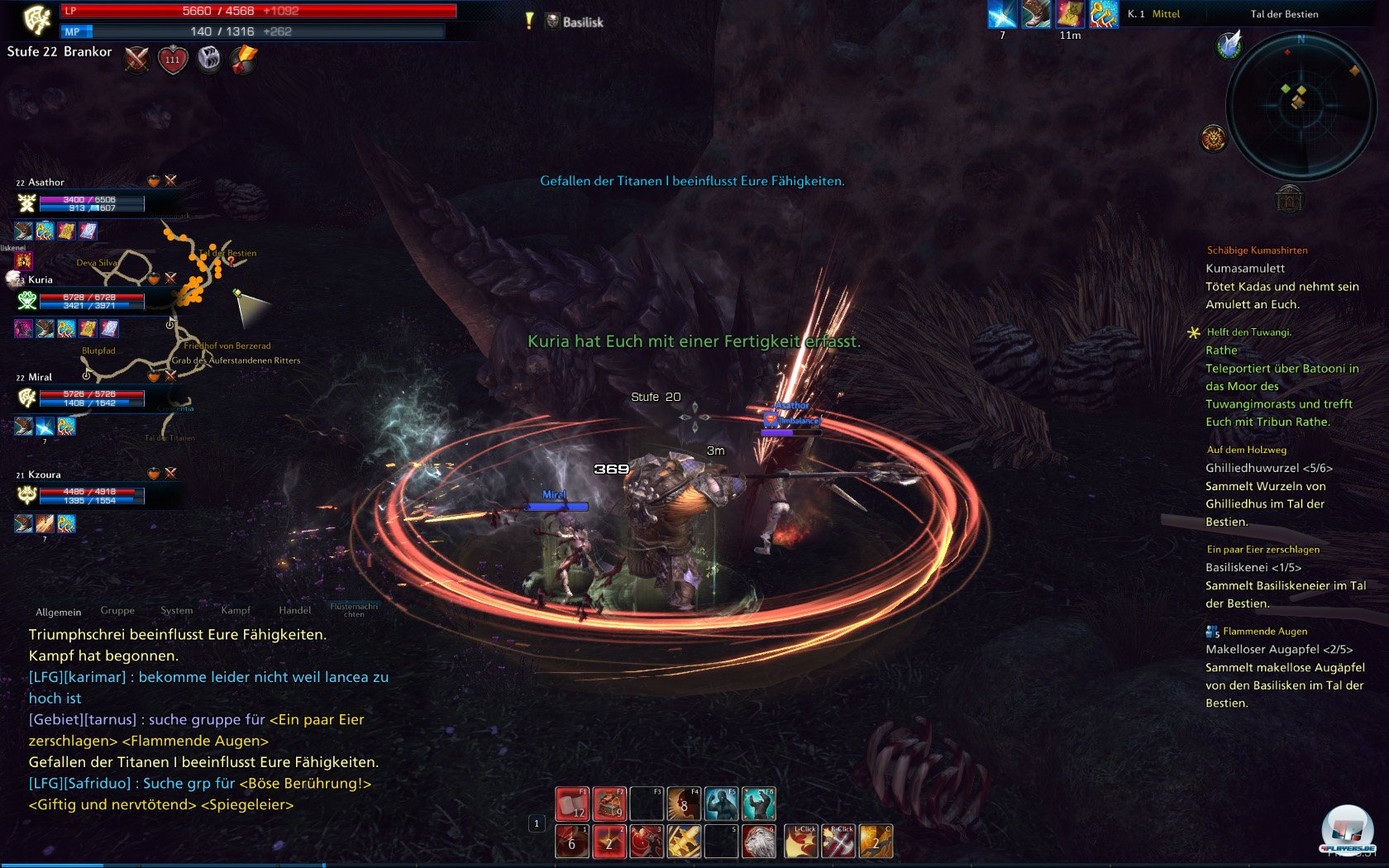Trigger the L-Click attack skill icon
The width and height of the screenshot is (1389, 868).
(x=800, y=842)
